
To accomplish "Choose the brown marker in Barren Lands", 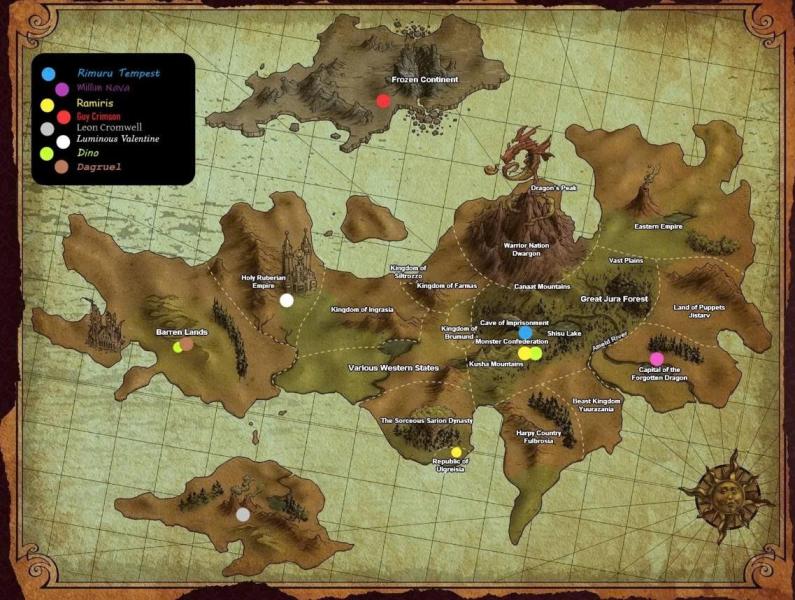I will tap(187, 344).
